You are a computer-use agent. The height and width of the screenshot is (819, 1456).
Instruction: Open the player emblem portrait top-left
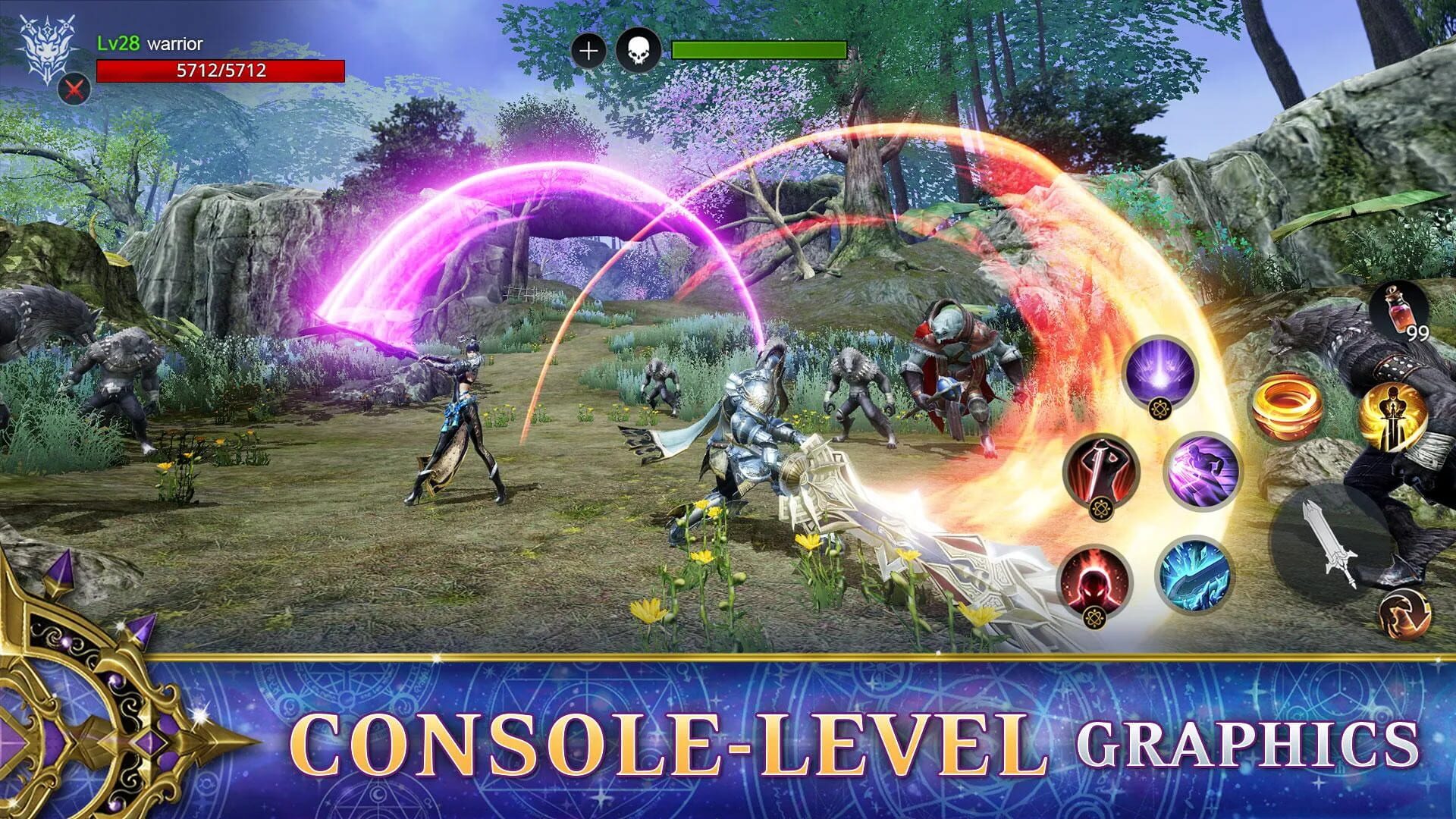coord(47,49)
